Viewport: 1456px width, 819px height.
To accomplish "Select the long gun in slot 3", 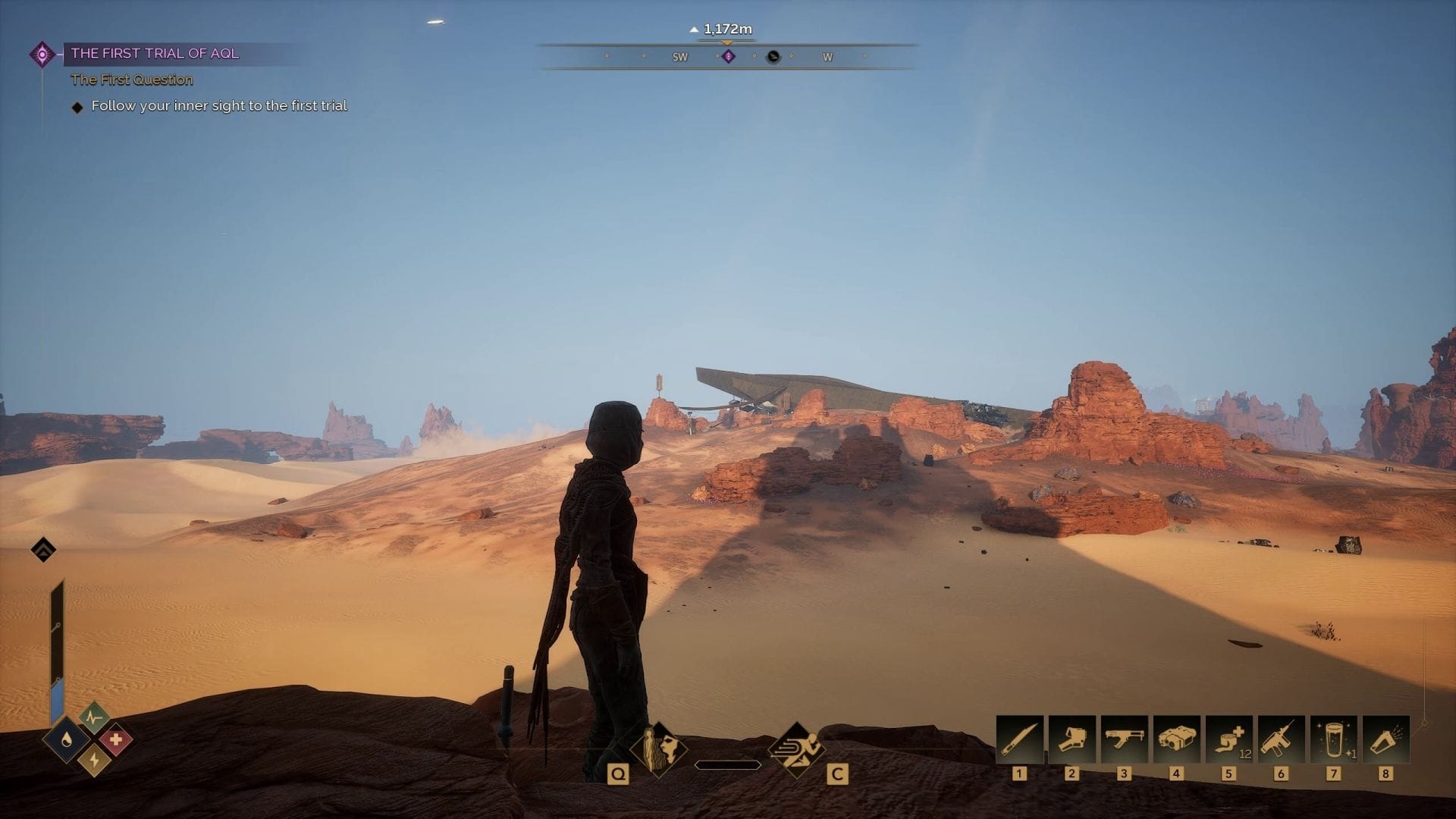I will (x=1124, y=739).
